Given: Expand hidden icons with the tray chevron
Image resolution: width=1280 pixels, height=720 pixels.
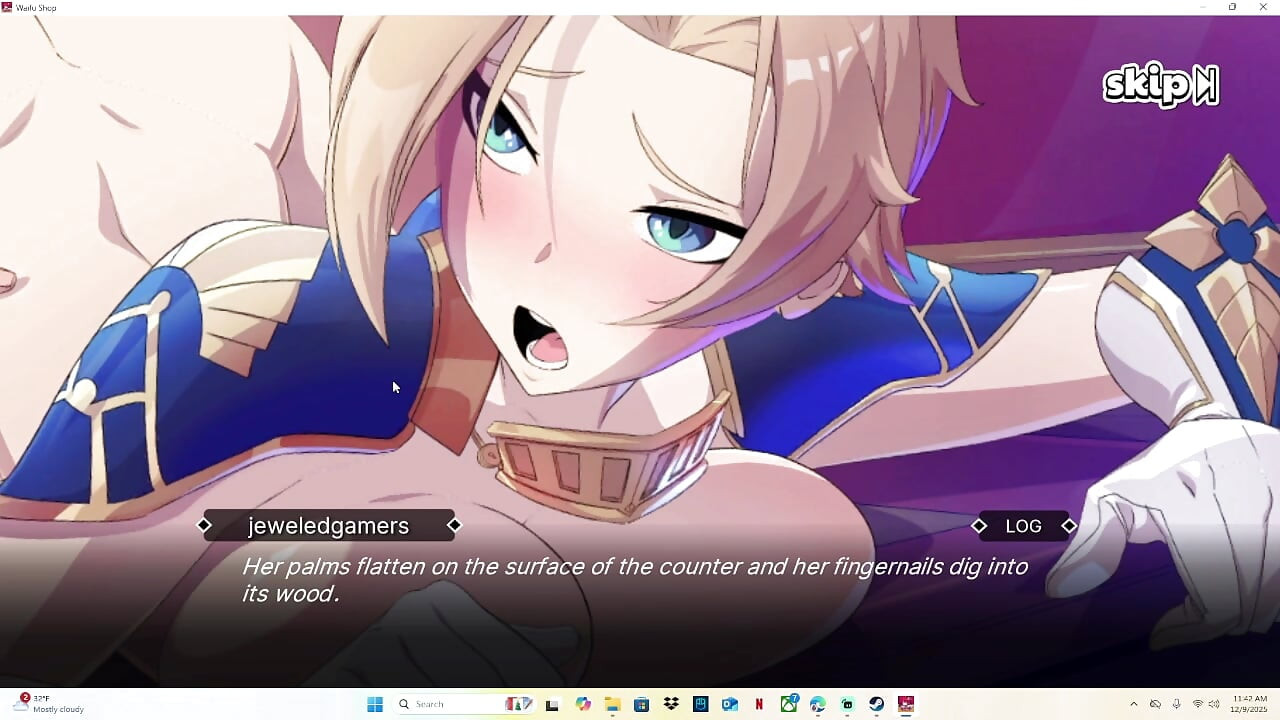Looking at the screenshot, I should [1134, 704].
